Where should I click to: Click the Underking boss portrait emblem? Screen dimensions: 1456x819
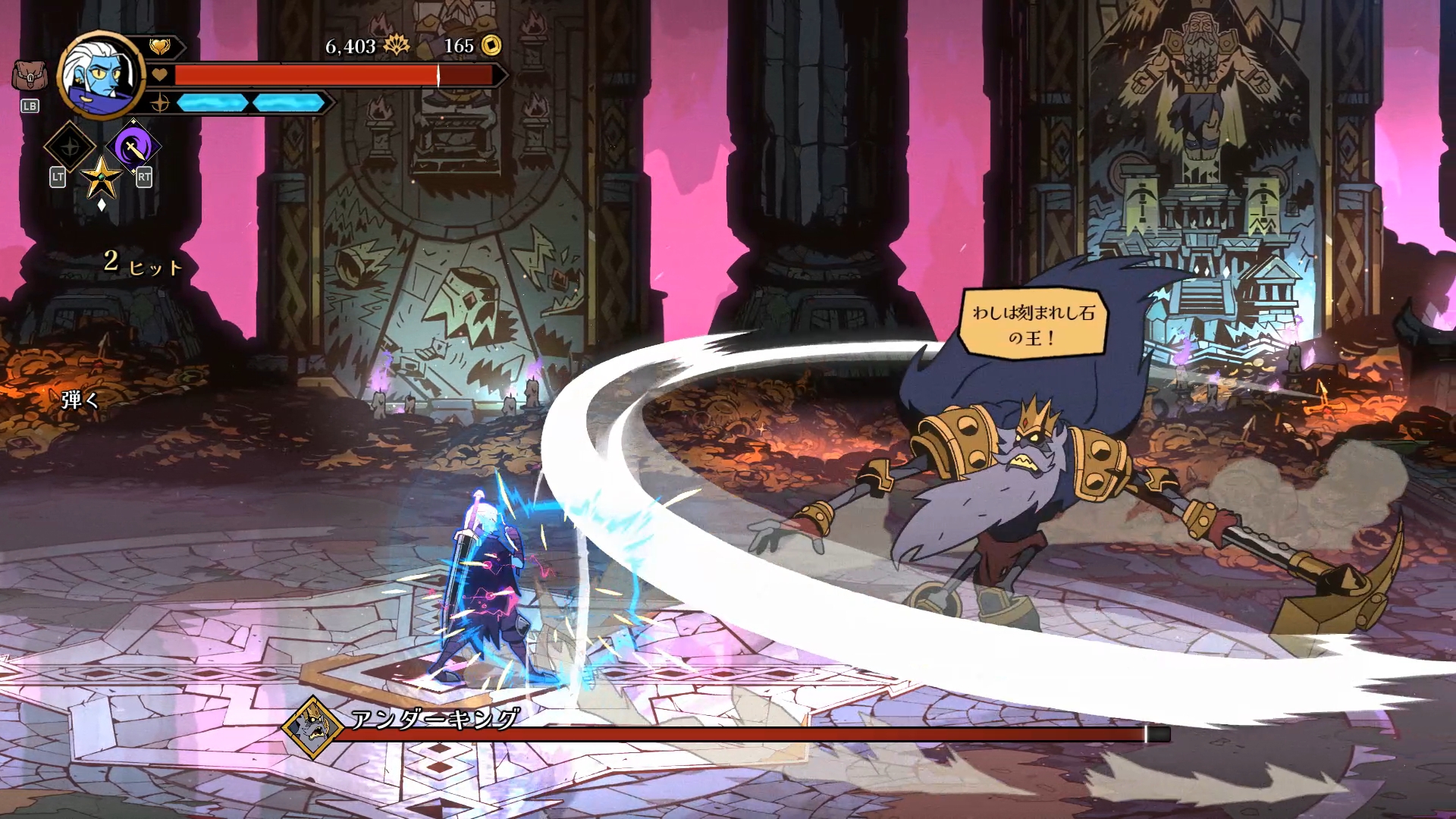[x=311, y=727]
